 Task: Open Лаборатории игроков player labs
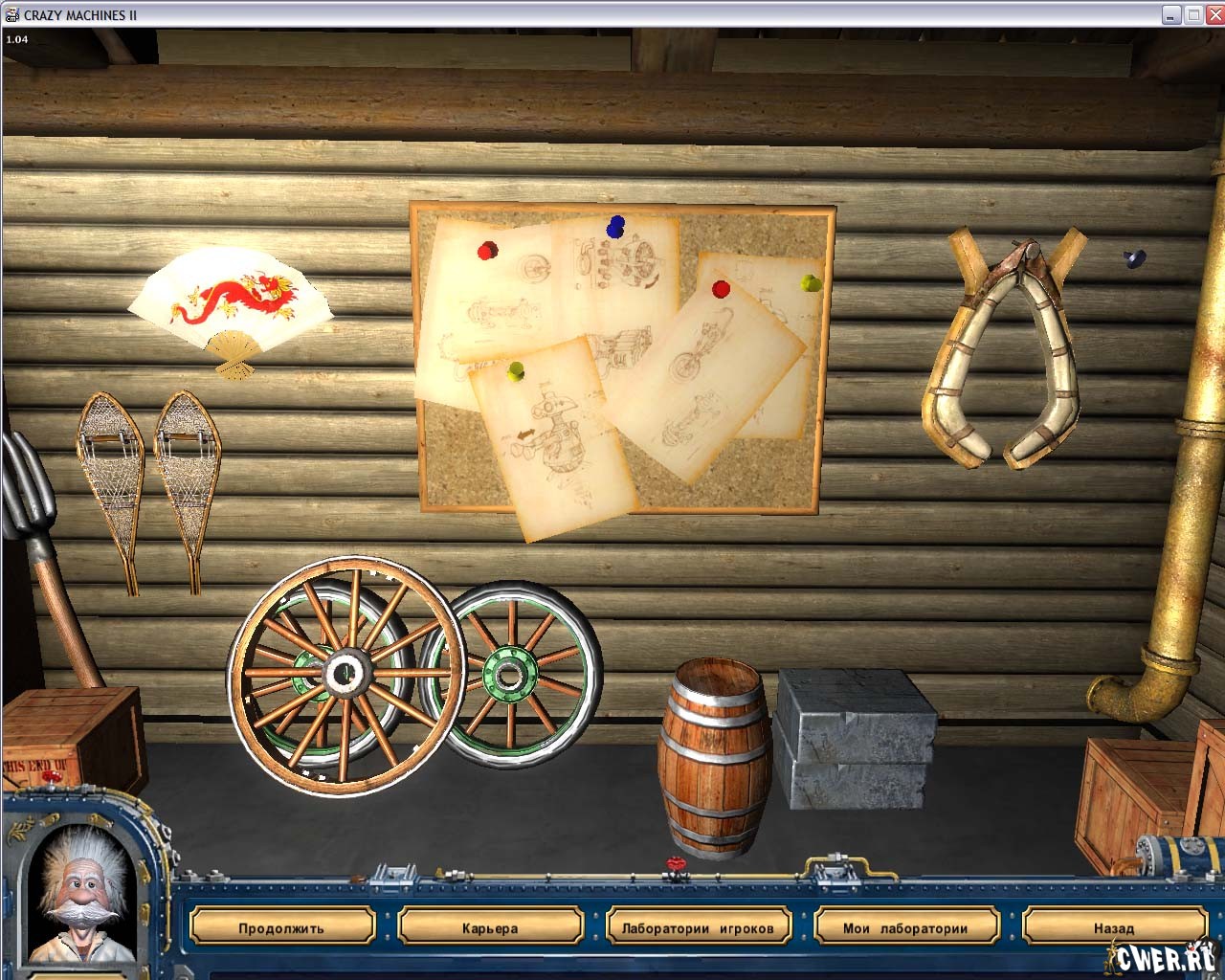coord(698,927)
